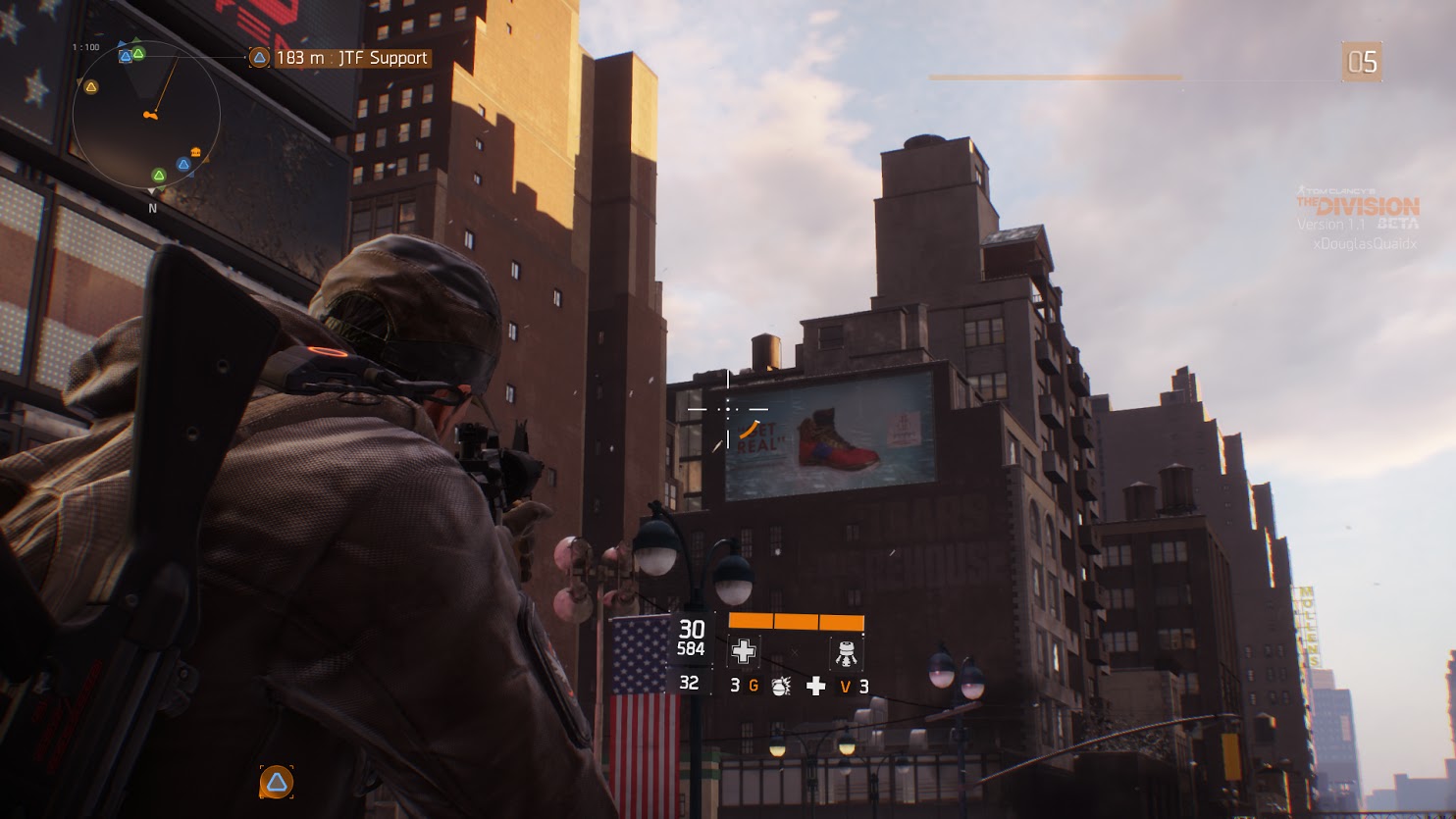This screenshot has width=1456, height=819.
Task: Open the circular minimap
Action: click(x=146, y=116)
